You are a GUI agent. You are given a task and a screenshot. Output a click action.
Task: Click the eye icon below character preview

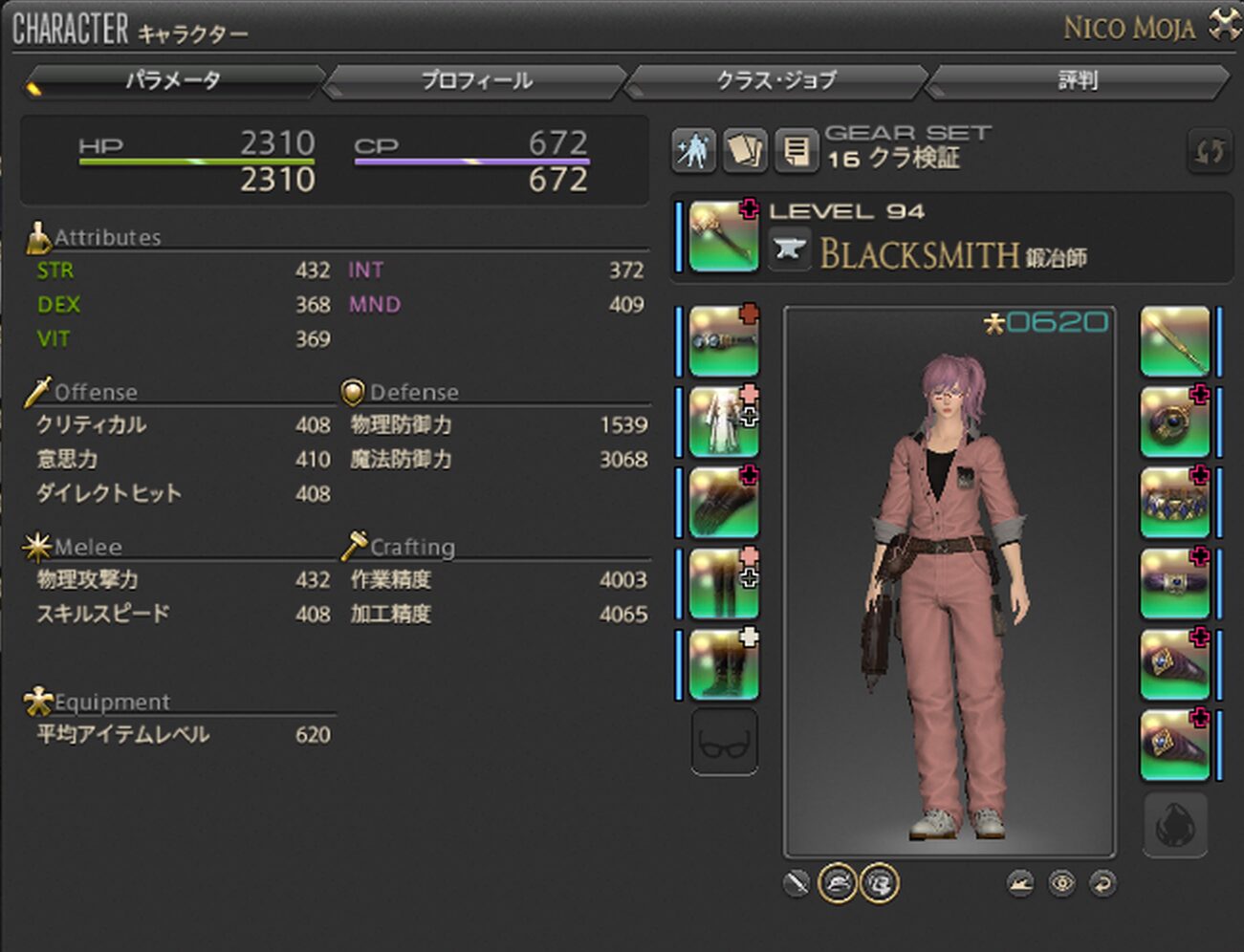pos(1061,884)
